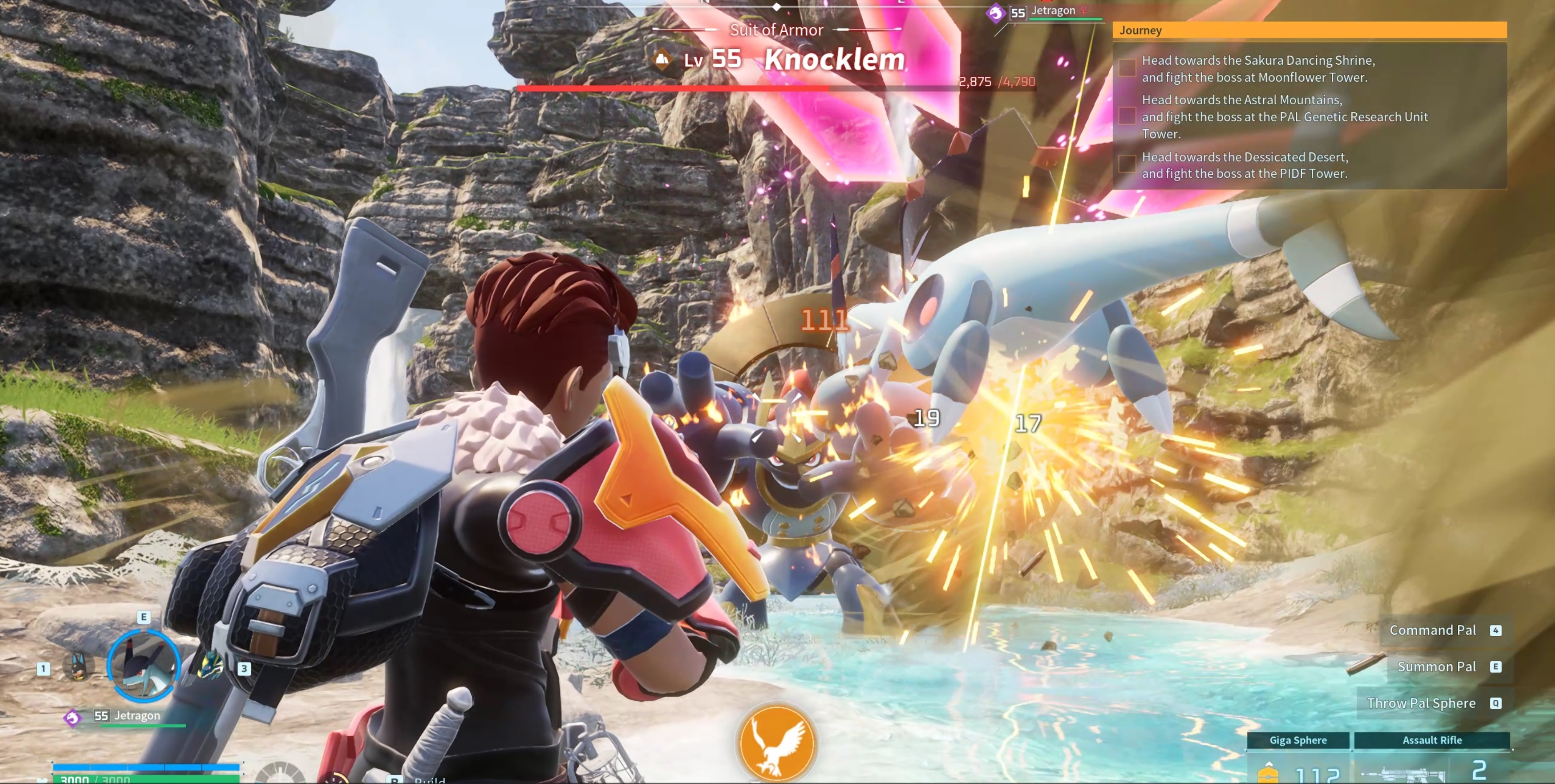Image resolution: width=1555 pixels, height=784 pixels.
Task: Tick the Dessicated Desert objective checkbox
Action: click(1126, 164)
